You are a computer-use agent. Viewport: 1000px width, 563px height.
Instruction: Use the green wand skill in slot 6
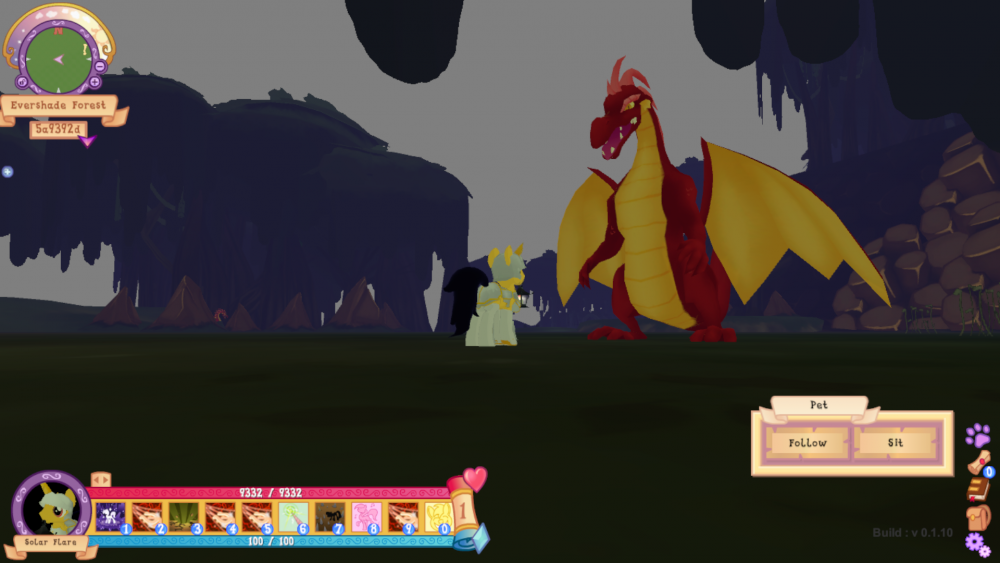(x=292, y=517)
